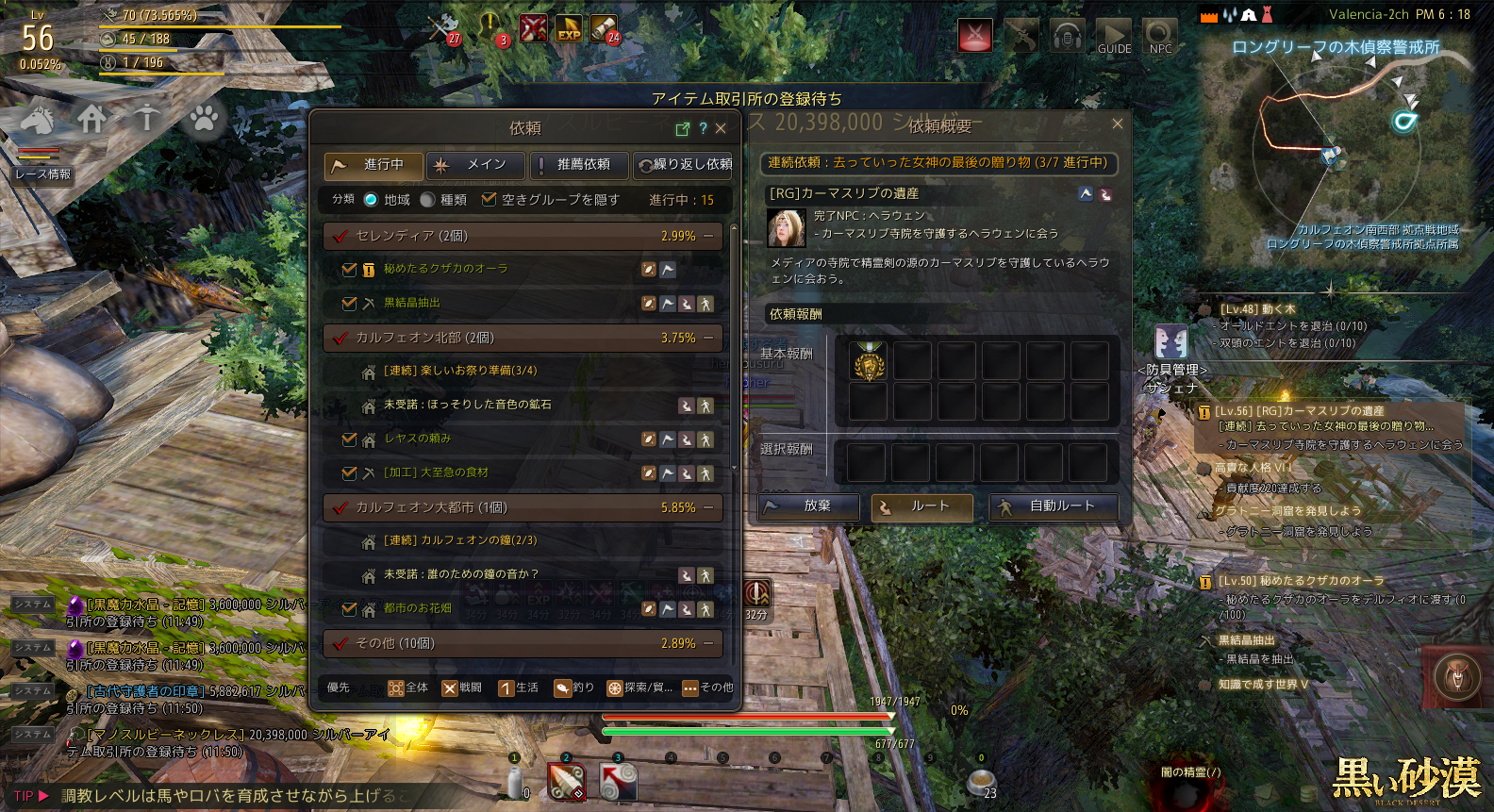Click the 放棄 abandon quest button

click(x=809, y=506)
